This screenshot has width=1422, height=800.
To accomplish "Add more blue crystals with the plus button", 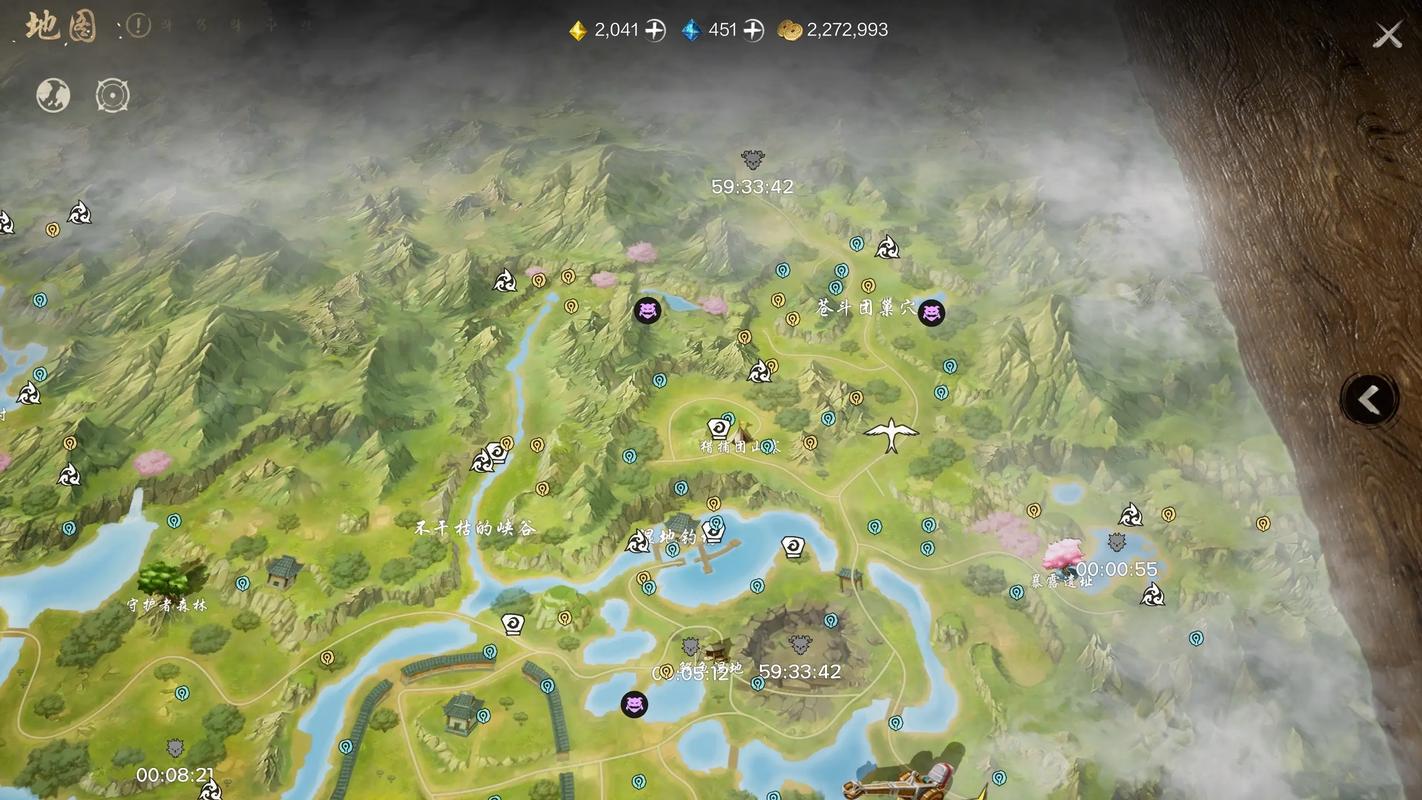I will 753,30.
